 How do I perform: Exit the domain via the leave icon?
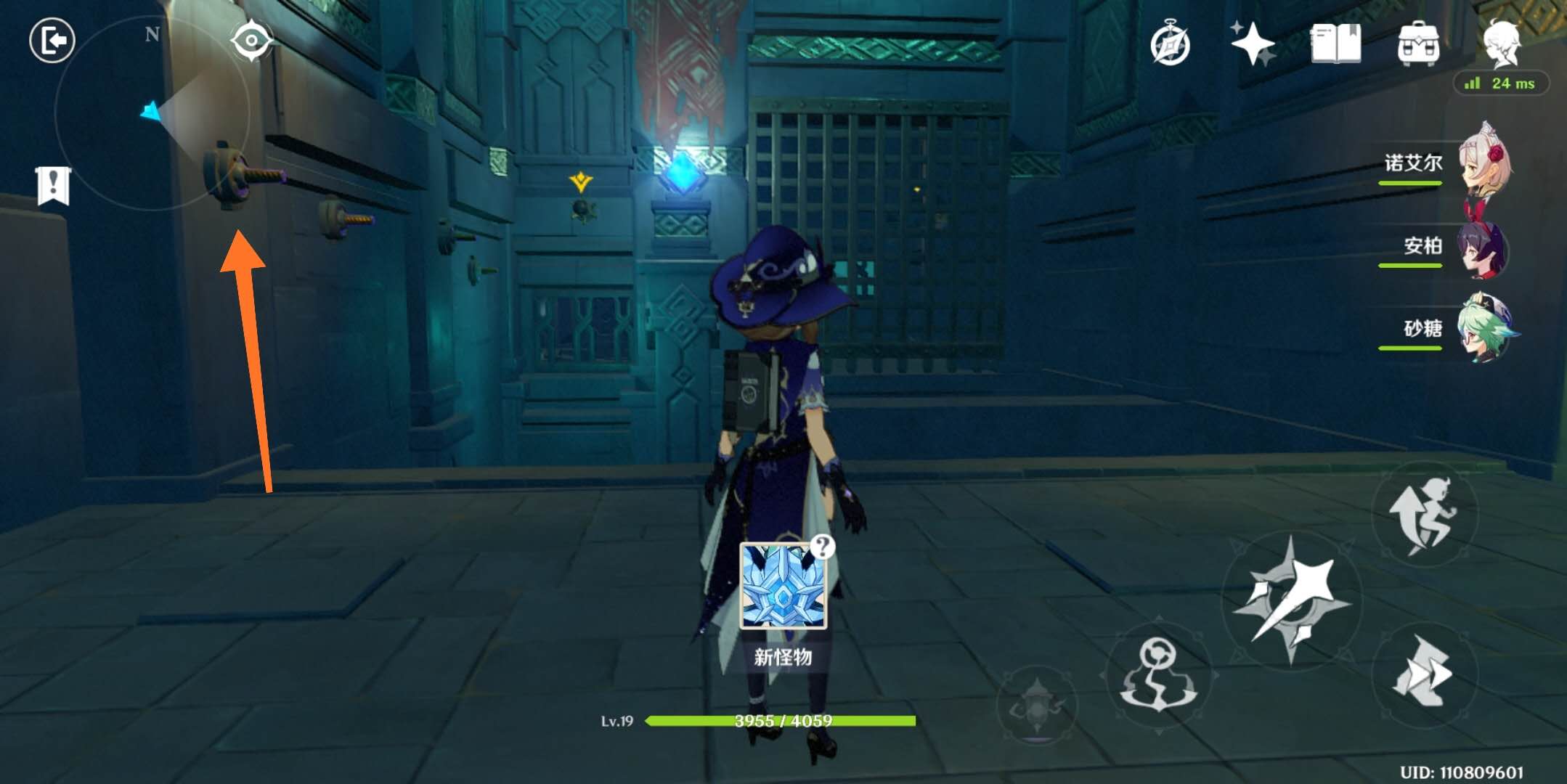52,41
